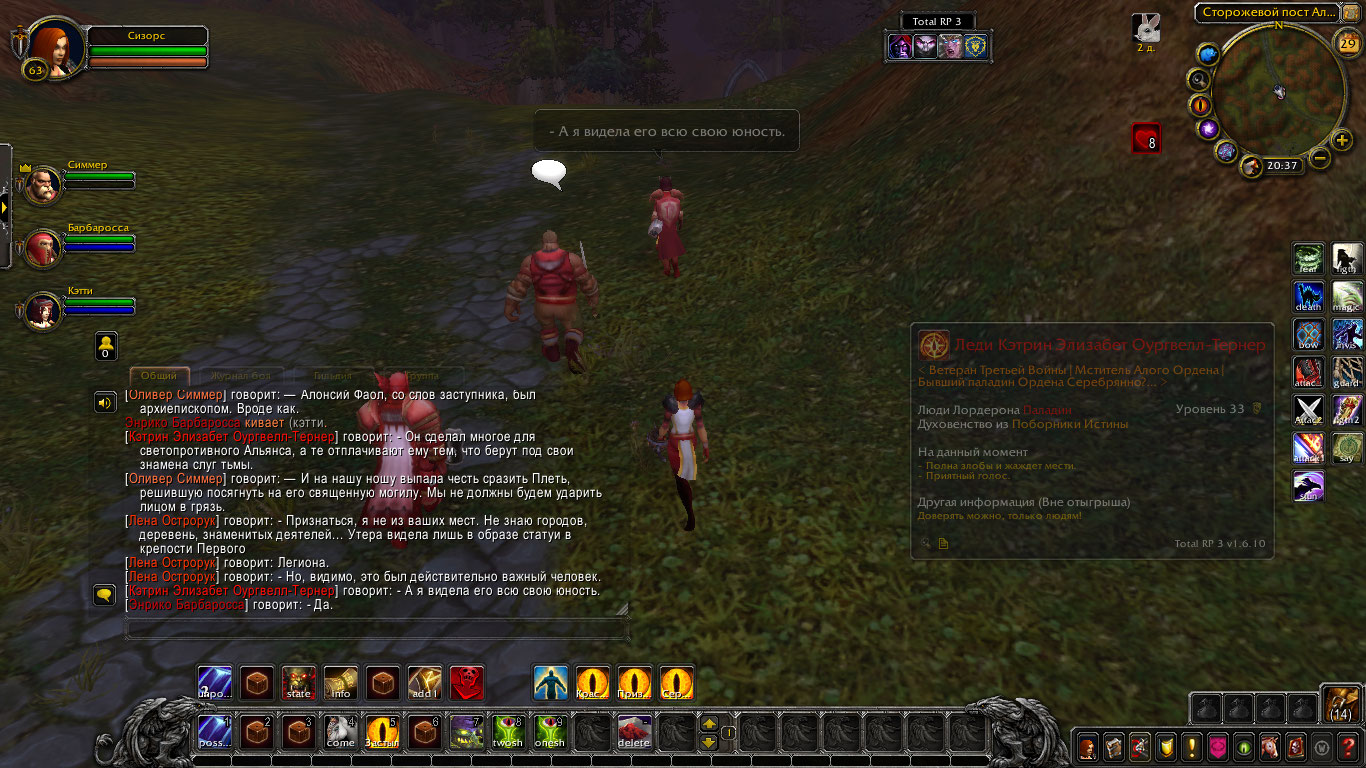Use the 'info' scroll macro
The image size is (1366, 768).
click(341, 683)
